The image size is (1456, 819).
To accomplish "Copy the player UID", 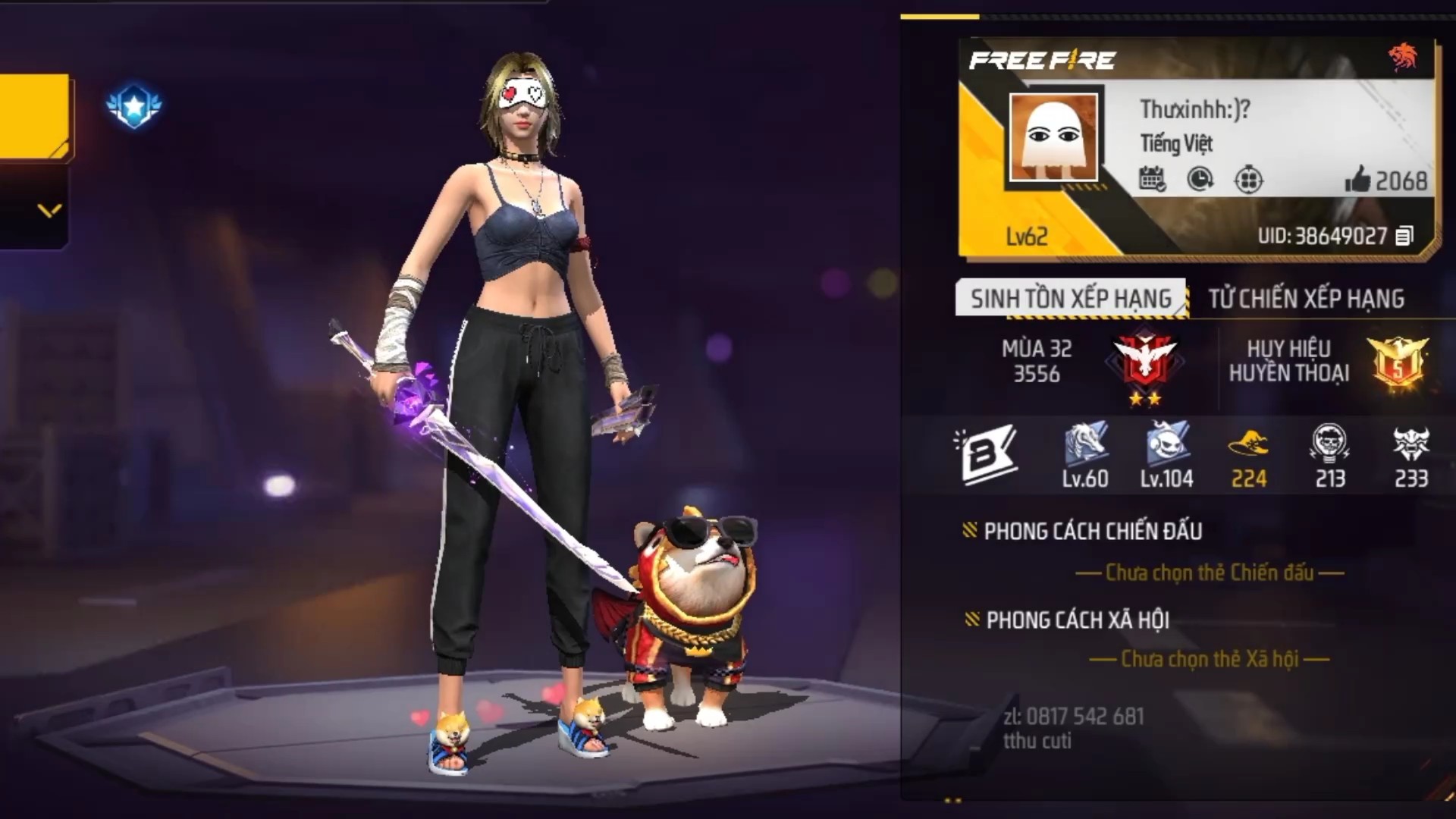I will point(1404,236).
